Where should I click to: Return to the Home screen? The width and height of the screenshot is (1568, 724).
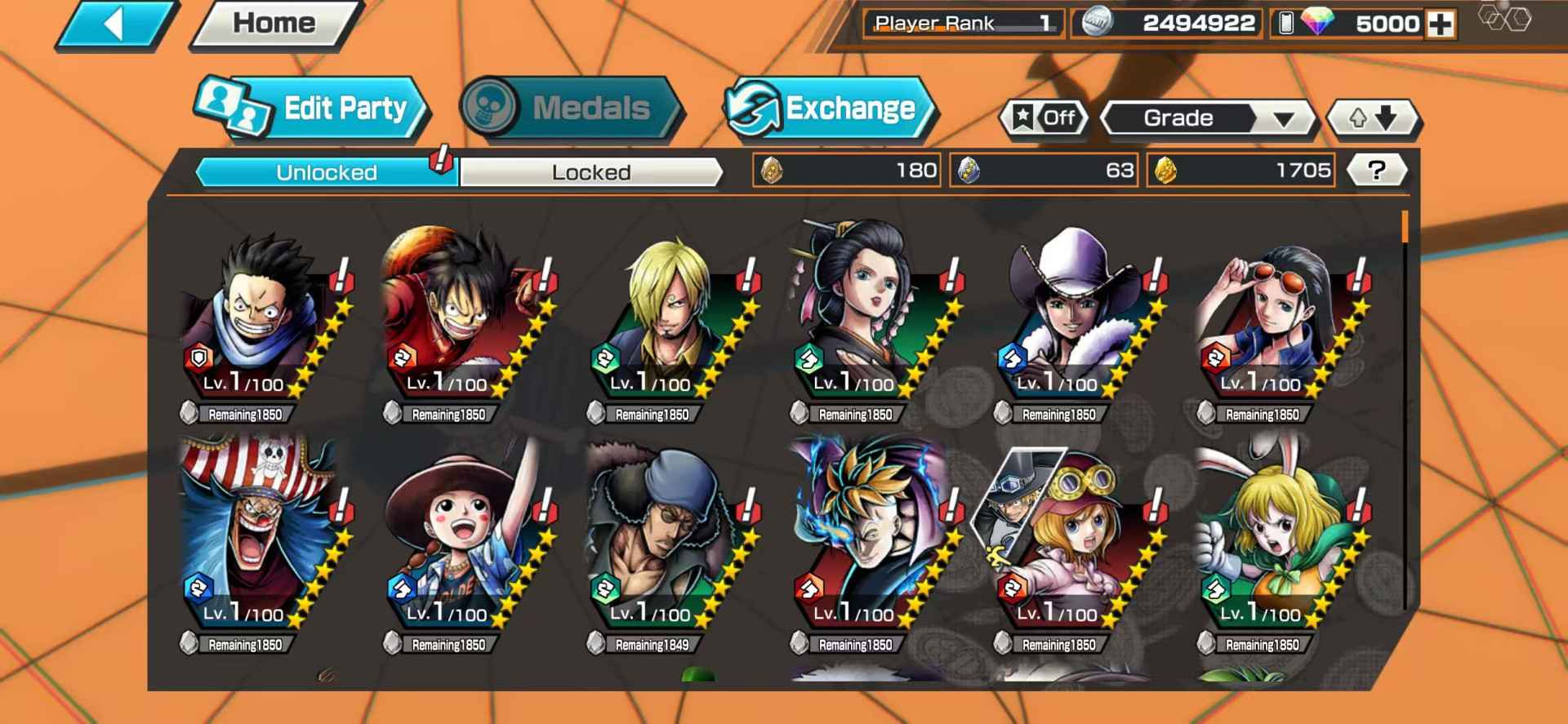274,24
